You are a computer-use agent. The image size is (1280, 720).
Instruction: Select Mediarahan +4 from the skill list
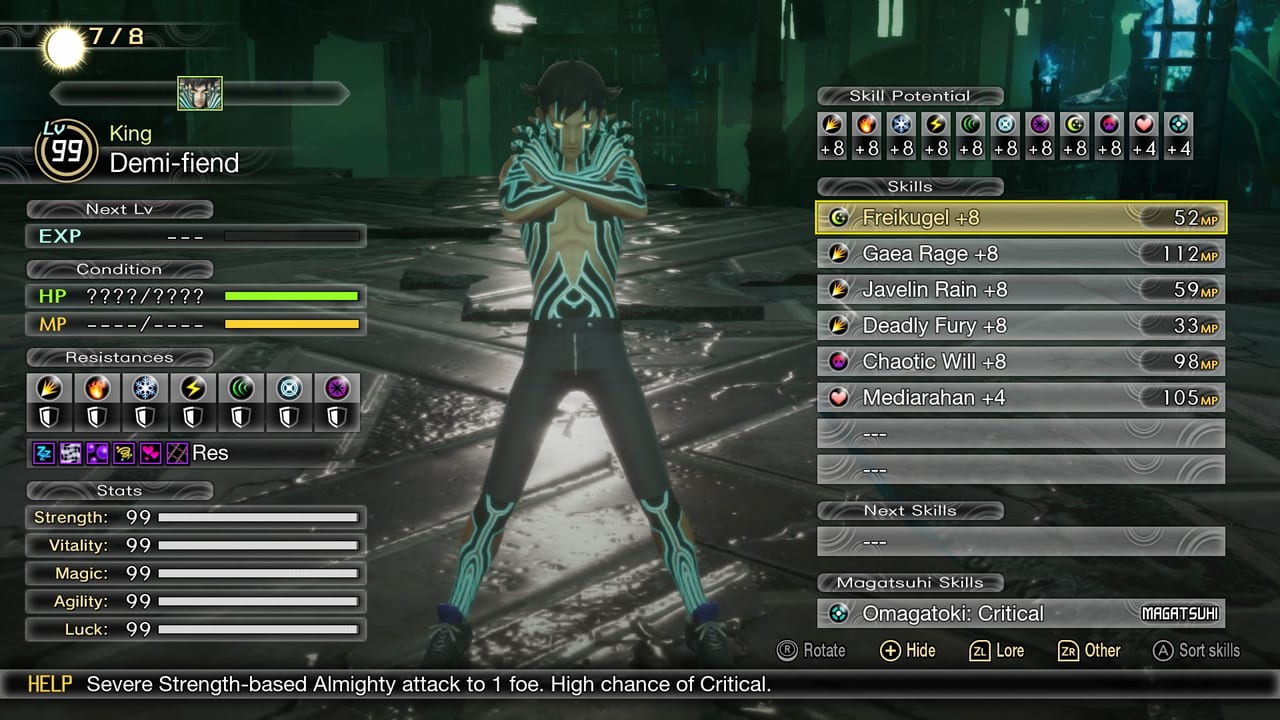coord(1020,397)
